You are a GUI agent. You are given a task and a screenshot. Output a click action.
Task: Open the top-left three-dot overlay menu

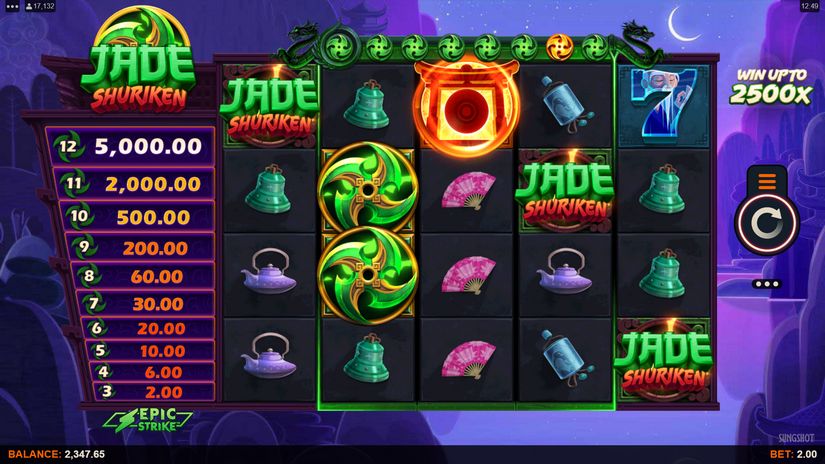point(12,6)
